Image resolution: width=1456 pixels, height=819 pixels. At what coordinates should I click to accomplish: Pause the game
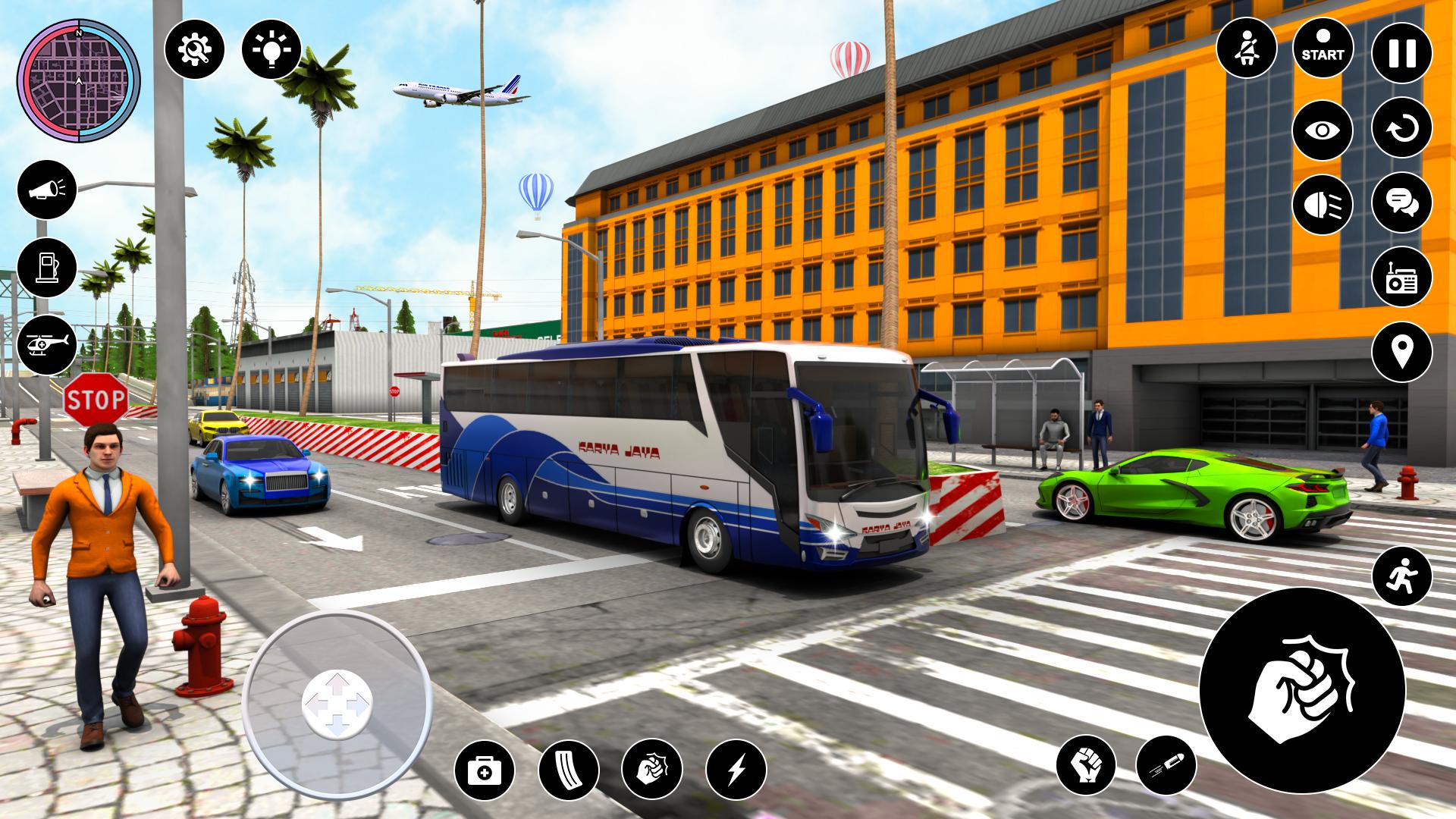pyautogui.click(x=1401, y=54)
